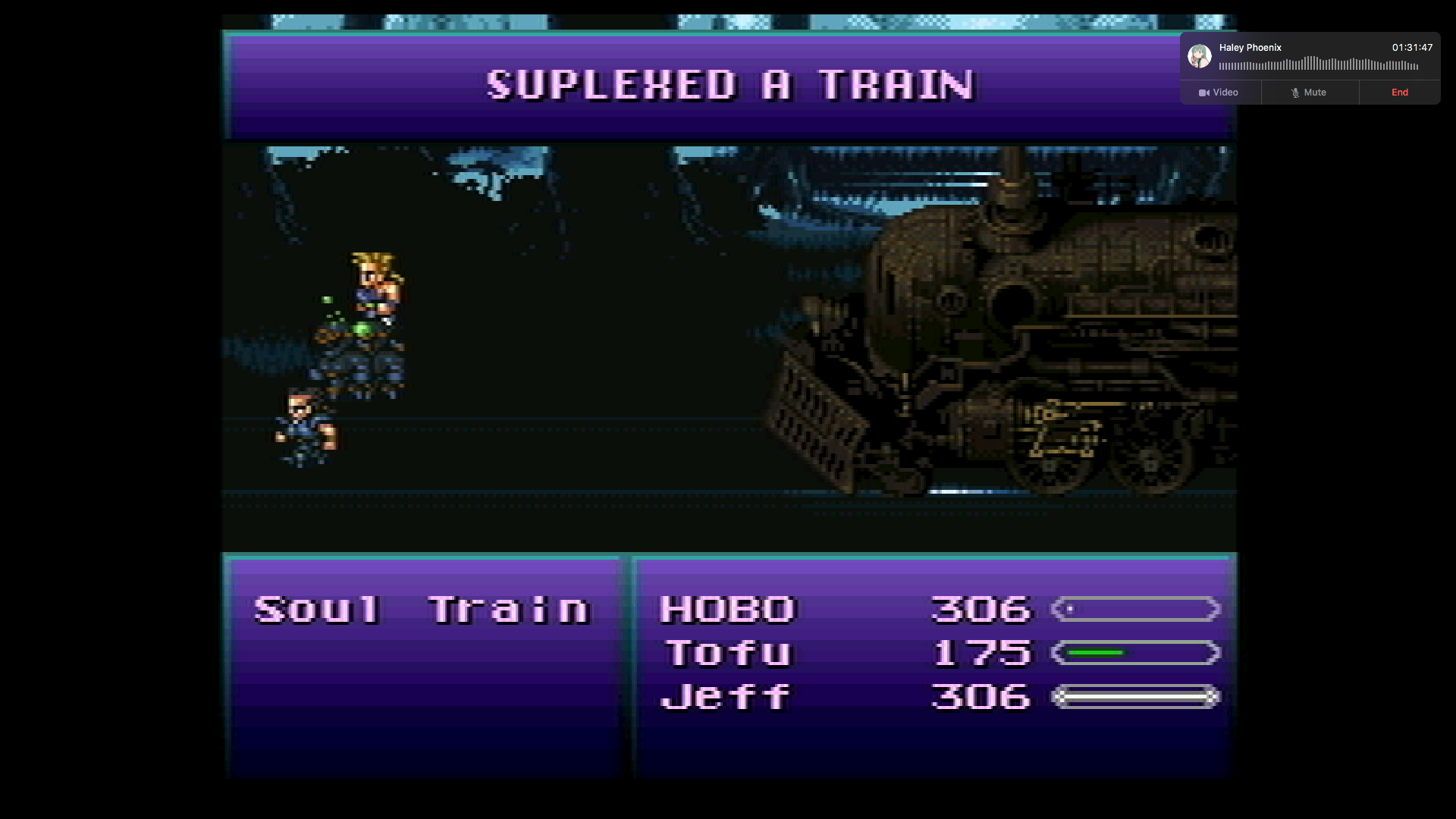
Task: Choose party member HOBO in the party list
Action: 726,610
